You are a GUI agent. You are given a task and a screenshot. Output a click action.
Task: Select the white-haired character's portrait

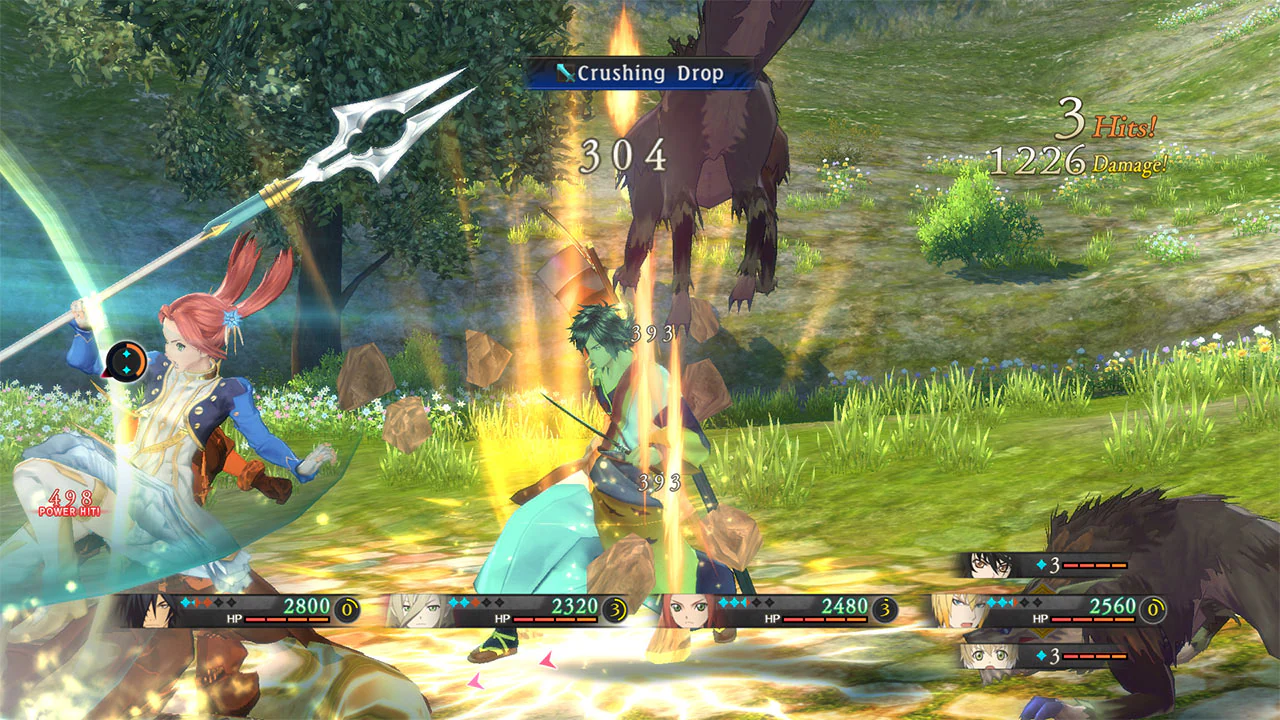pyautogui.click(x=422, y=612)
